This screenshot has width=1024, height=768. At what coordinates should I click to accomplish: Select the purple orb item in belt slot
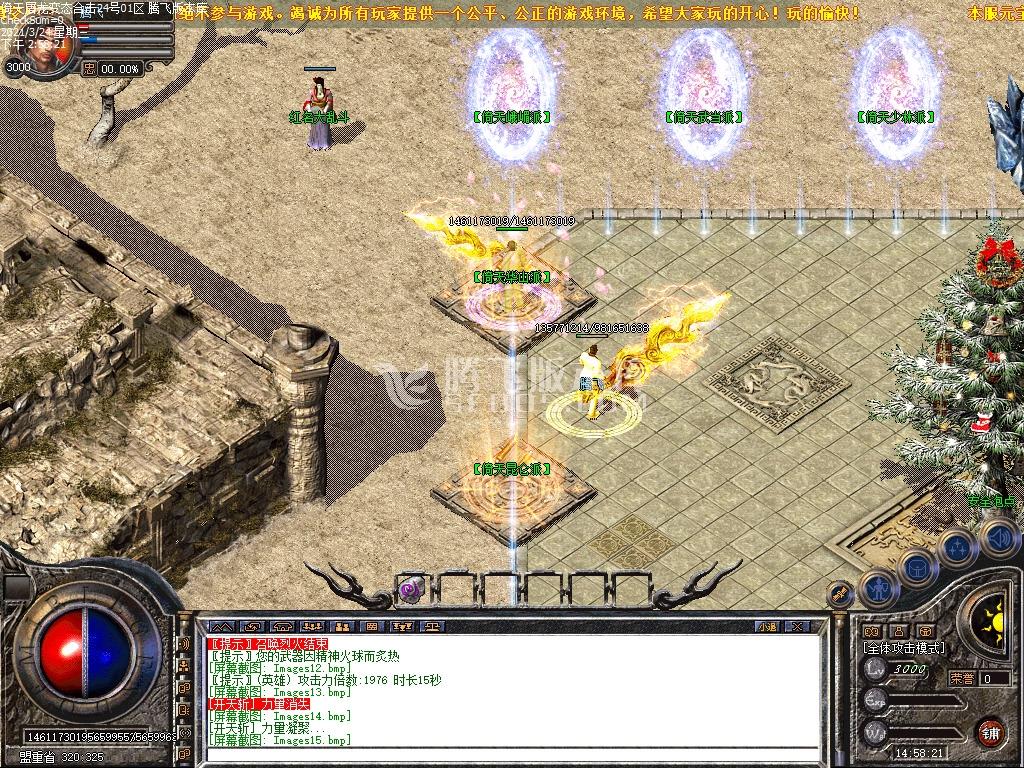tap(409, 590)
